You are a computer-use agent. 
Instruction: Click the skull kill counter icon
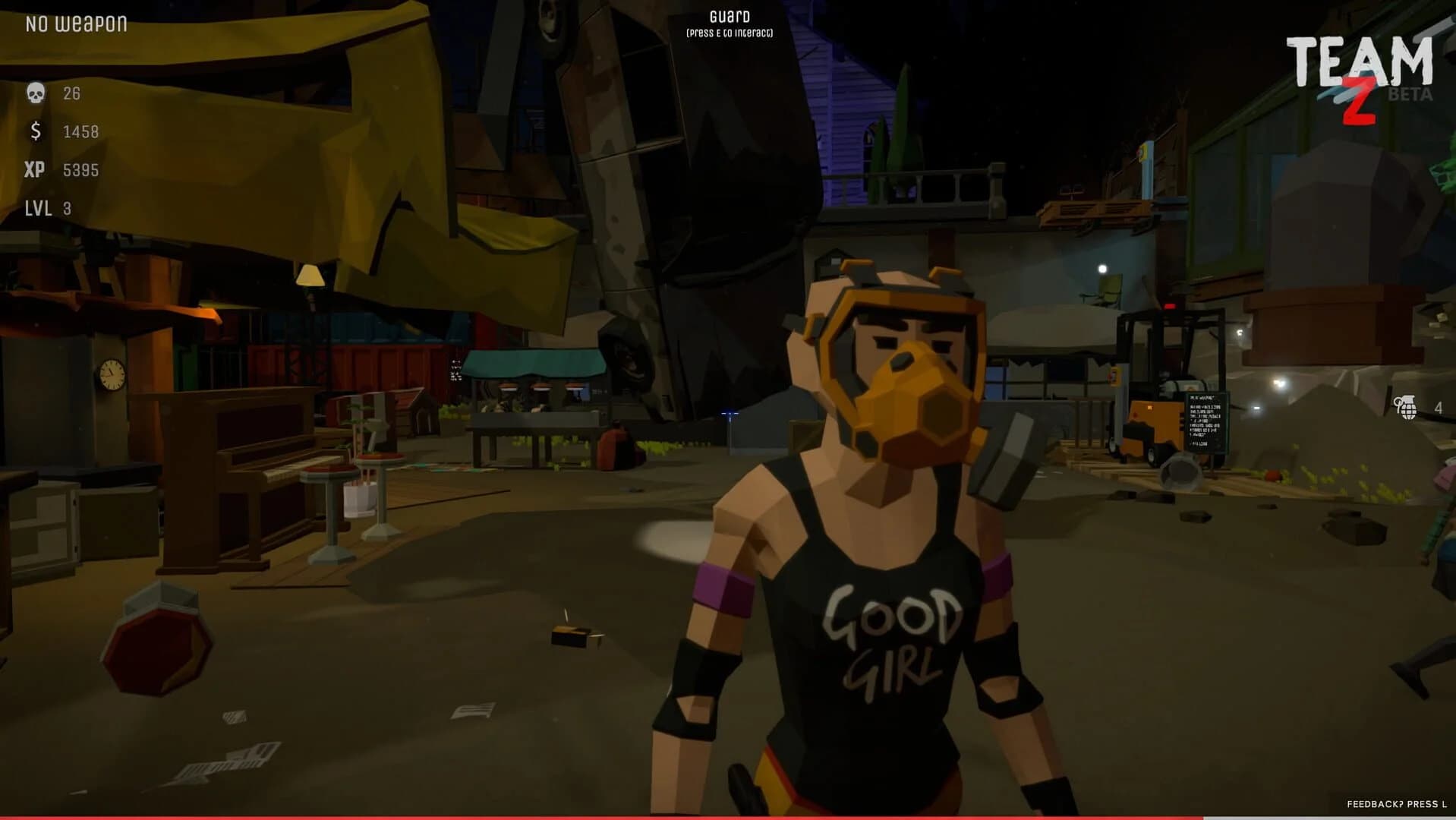tap(36, 93)
